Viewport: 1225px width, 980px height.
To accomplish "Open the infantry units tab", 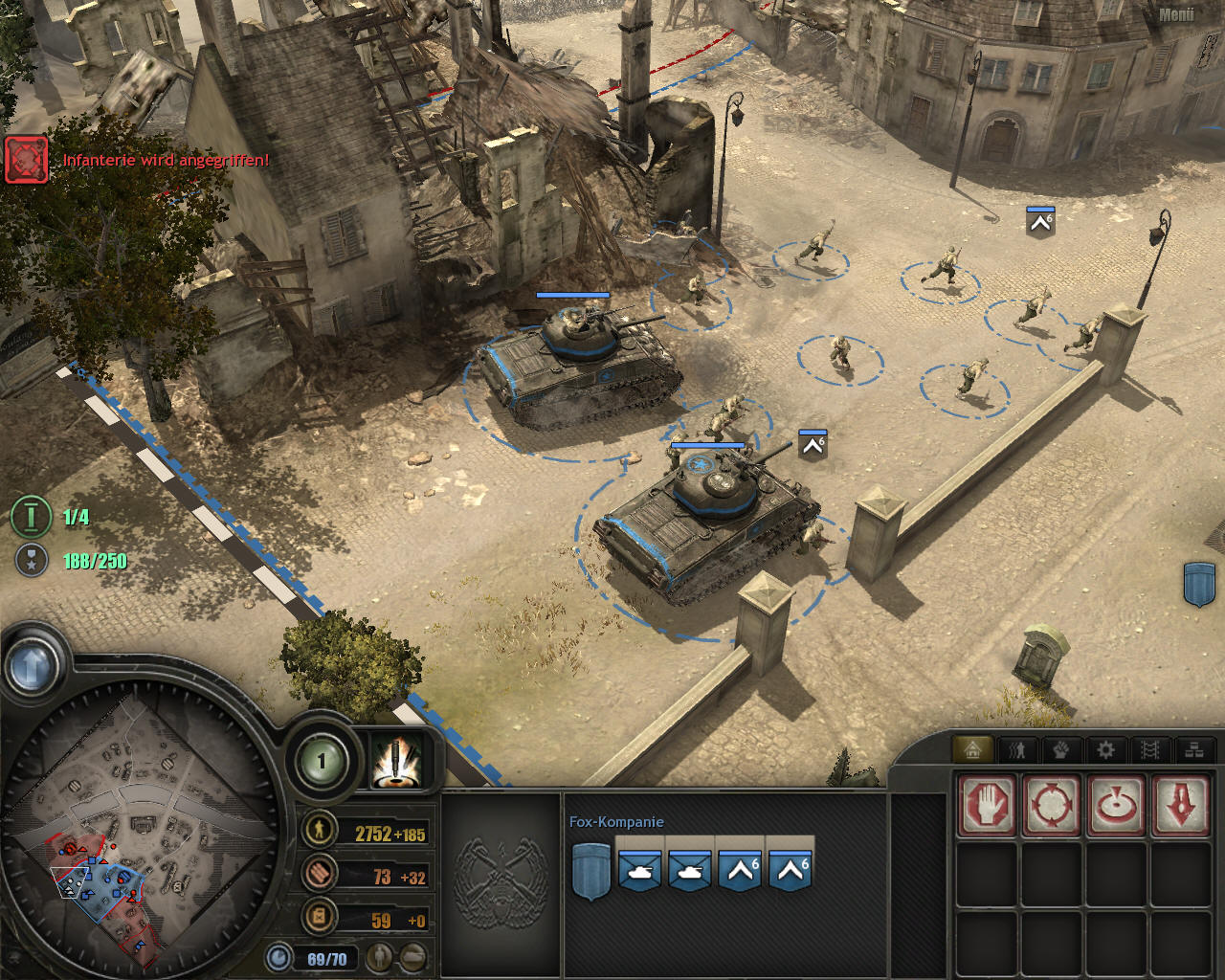I will point(1016,749).
